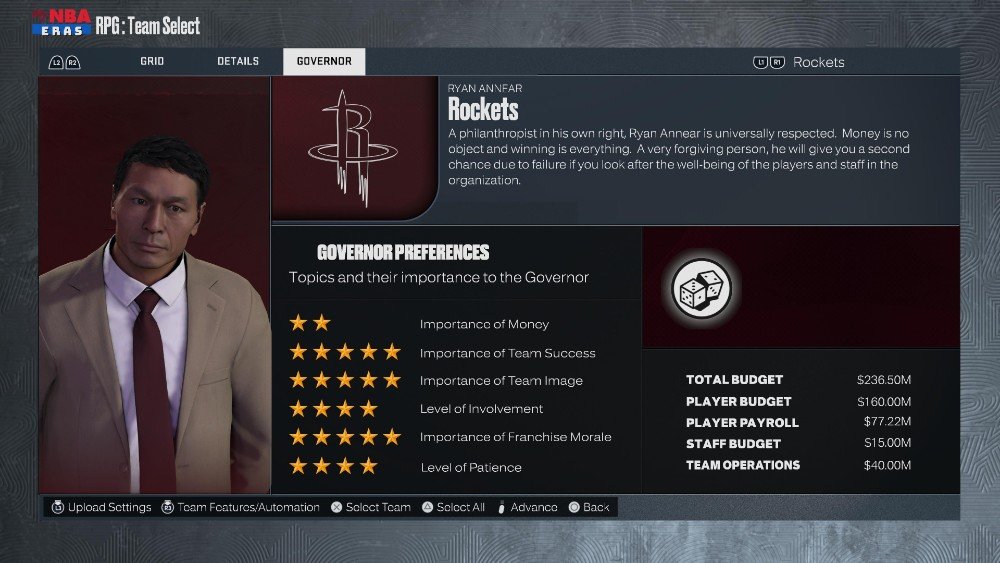Open Team Features/Automation
The height and width of the screenshot is (563, 1000).
point(240,507)
